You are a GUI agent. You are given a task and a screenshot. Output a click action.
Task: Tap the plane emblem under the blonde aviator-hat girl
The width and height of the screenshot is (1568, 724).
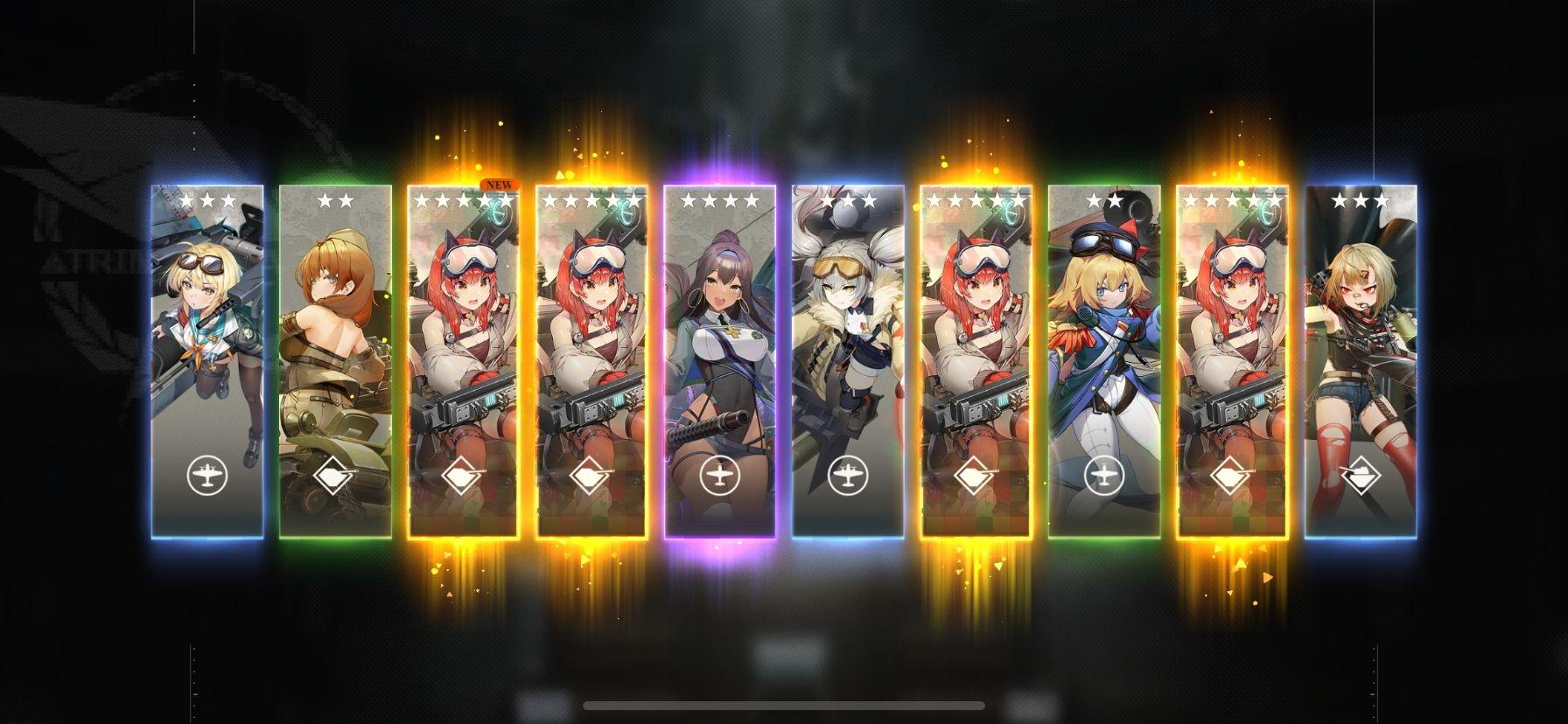pos(1105,477)
